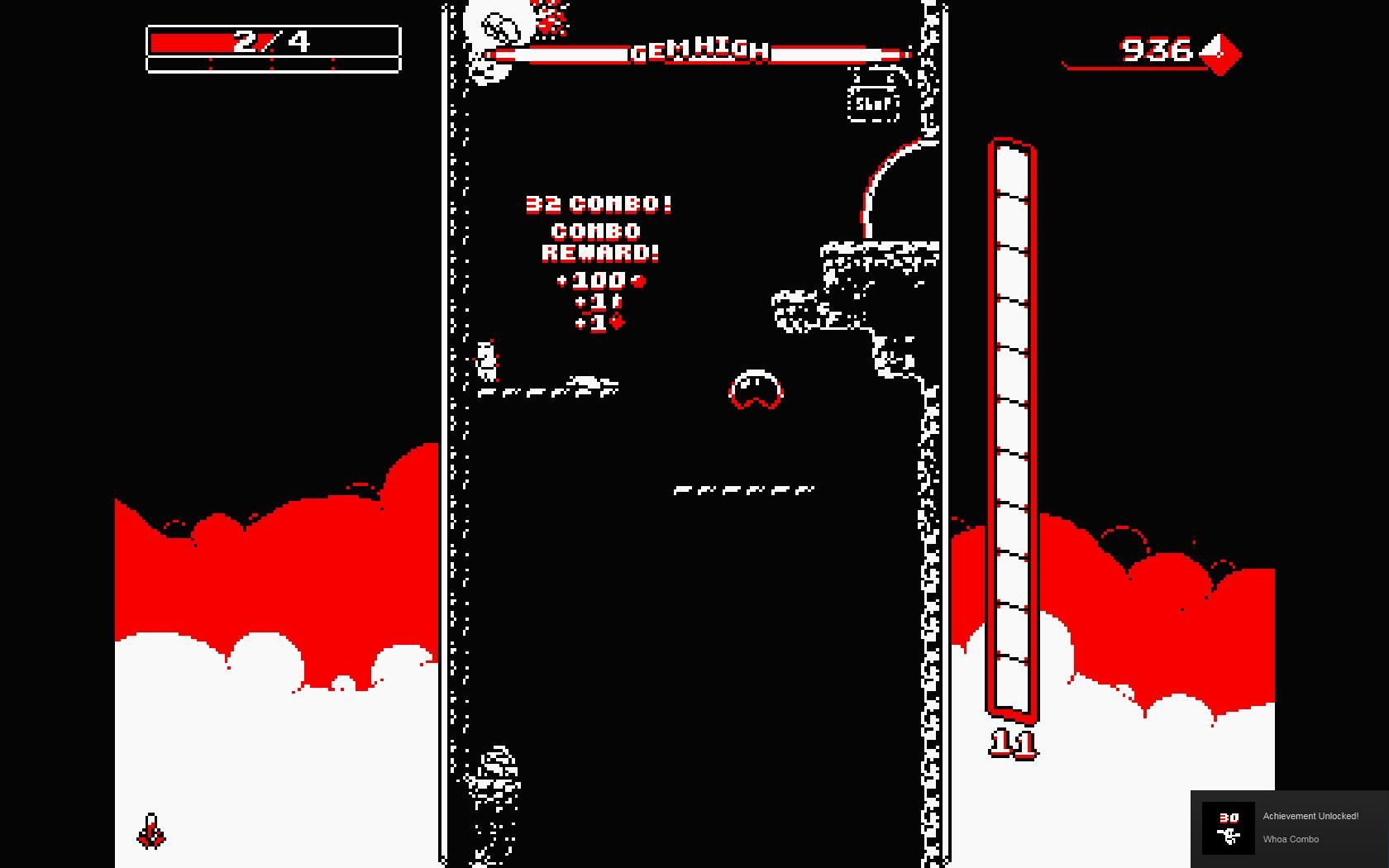The width and height of the screenshot is (1389, 868).
Task: Click the Whoa Combo achievement icon
Action: point(1229,827)
